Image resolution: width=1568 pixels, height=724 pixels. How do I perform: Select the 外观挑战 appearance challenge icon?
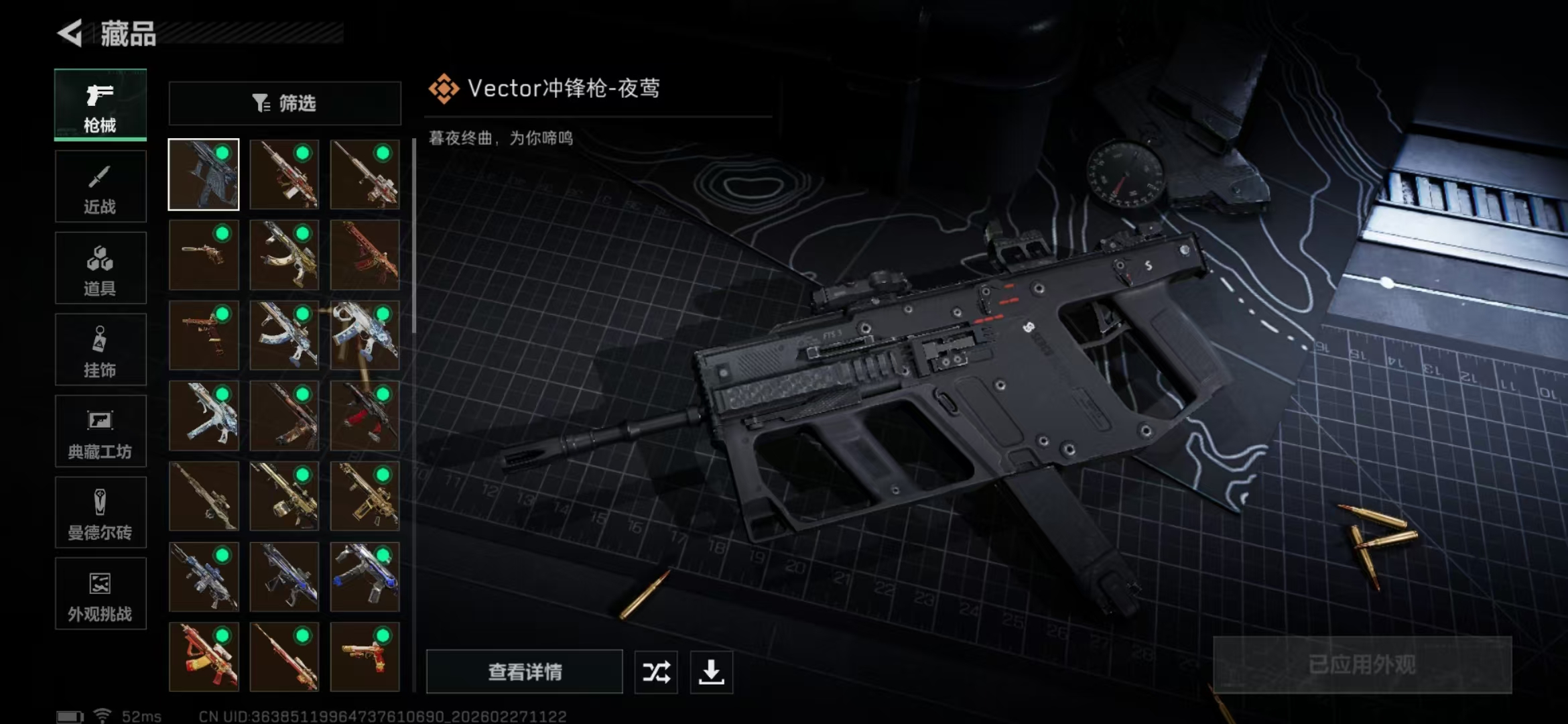pos(100,594)
